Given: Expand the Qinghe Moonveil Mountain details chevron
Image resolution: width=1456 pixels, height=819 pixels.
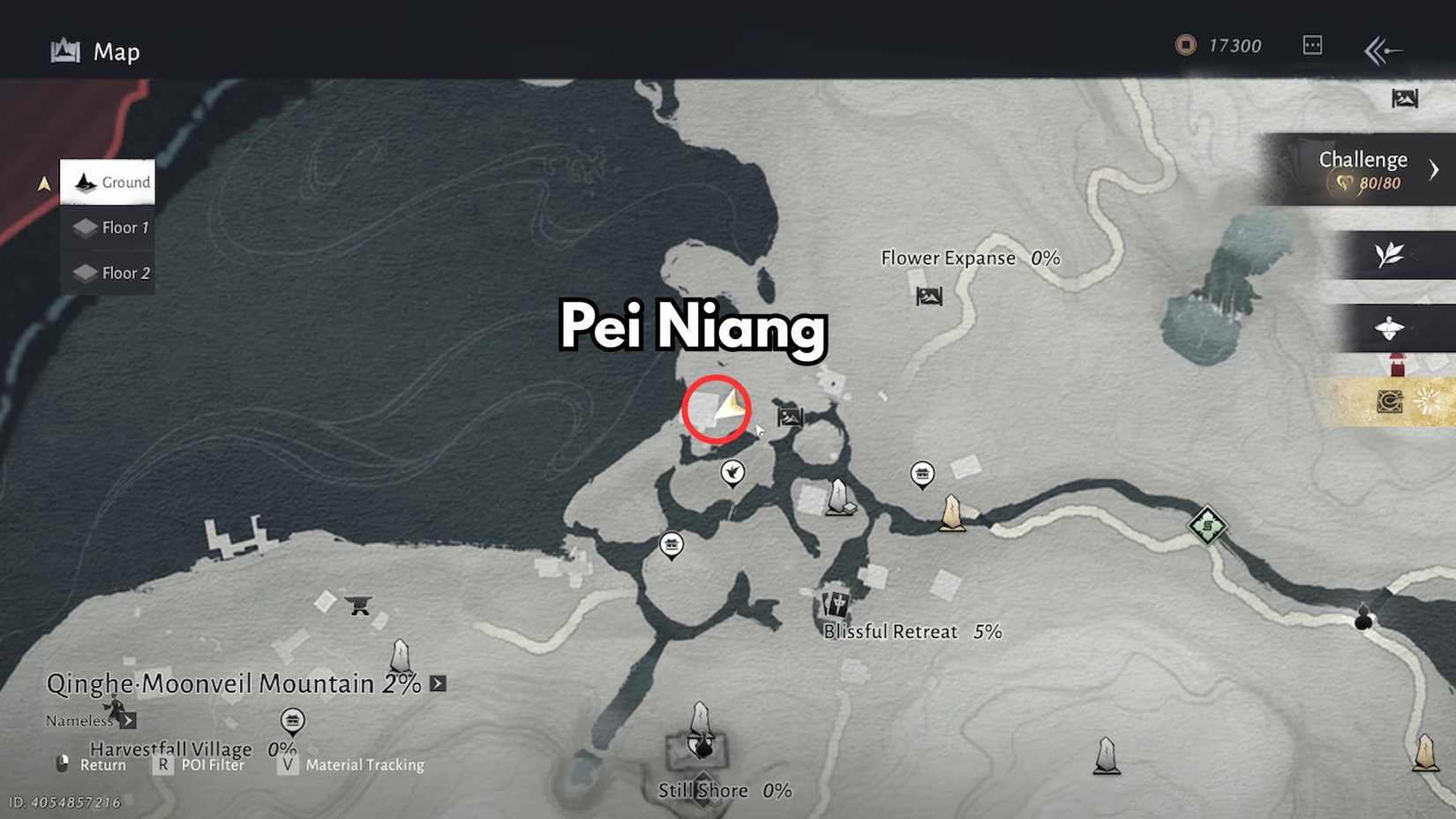Looking at the screenshot, I should [x=437, y=683].
